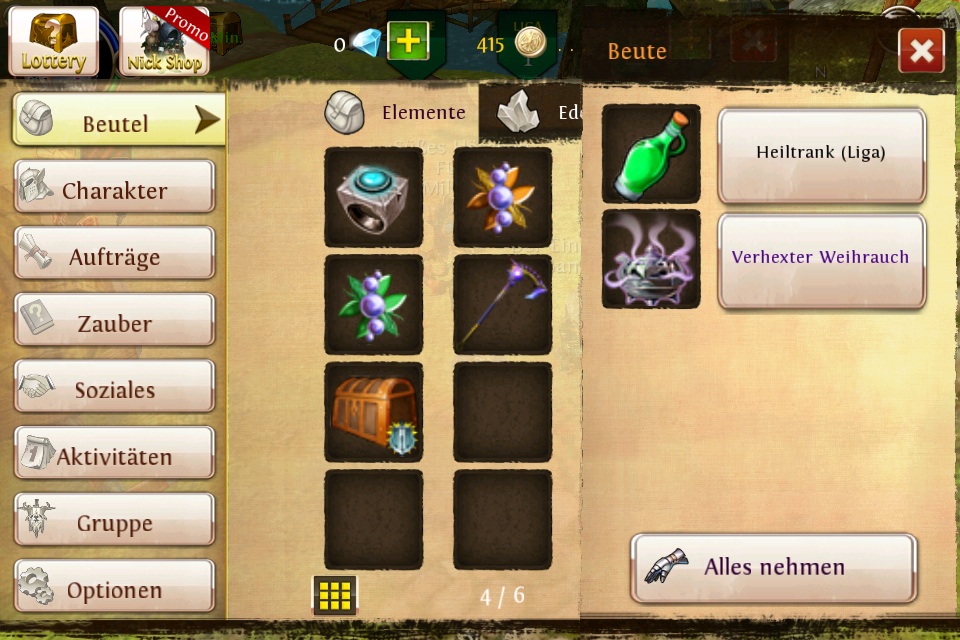This screenshot has width=960, height=640.
Task: Select the green leaf berries item
Action: coord(373,304)
